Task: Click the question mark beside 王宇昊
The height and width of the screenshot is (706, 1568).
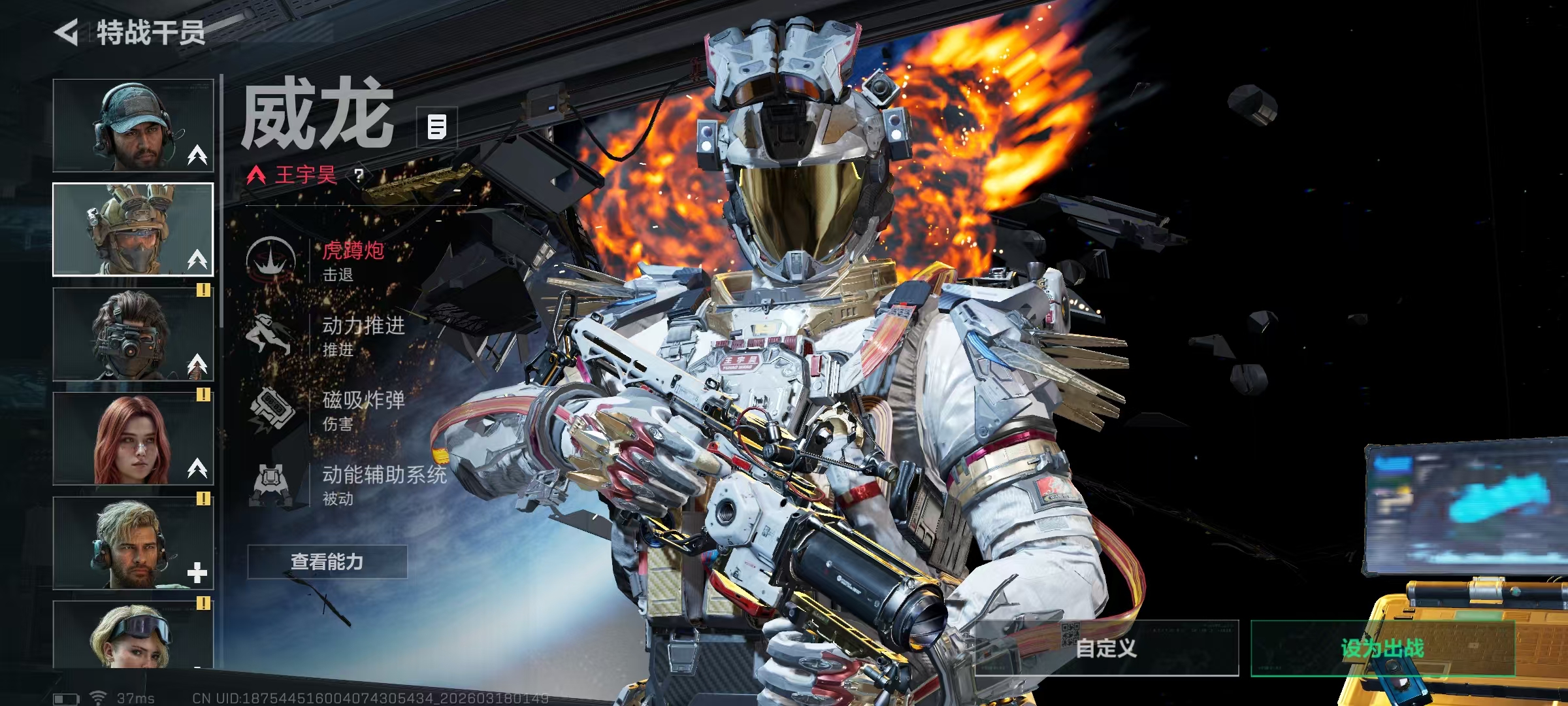Action: coord(359,175)
